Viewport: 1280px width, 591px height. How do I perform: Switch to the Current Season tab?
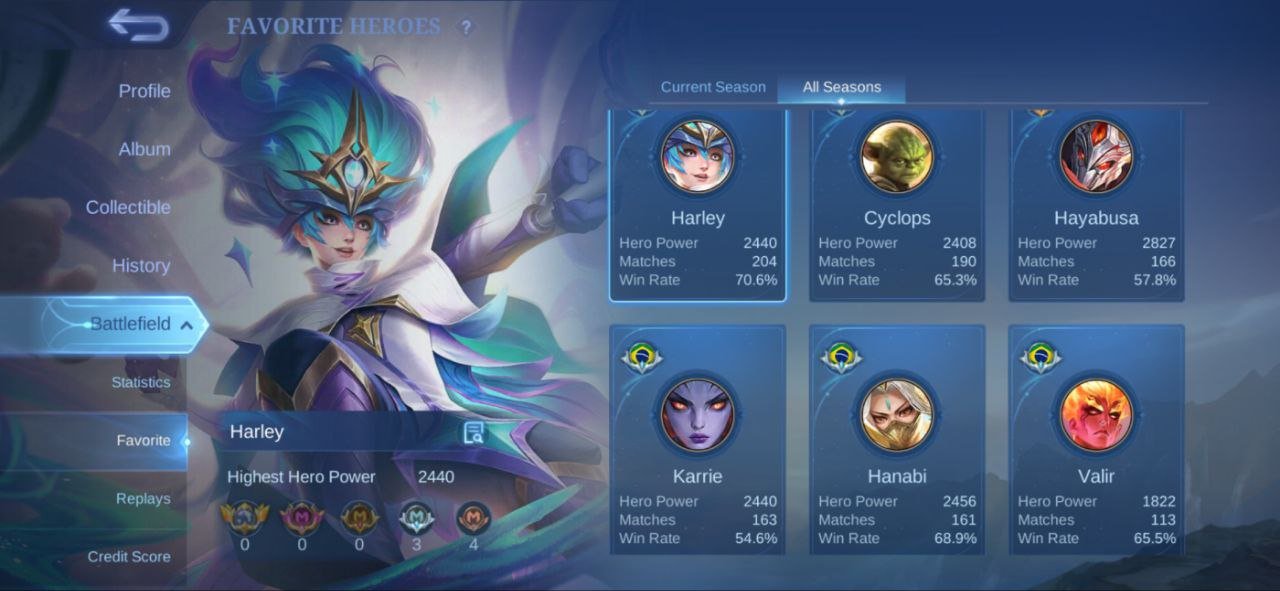tap(713, 87)
